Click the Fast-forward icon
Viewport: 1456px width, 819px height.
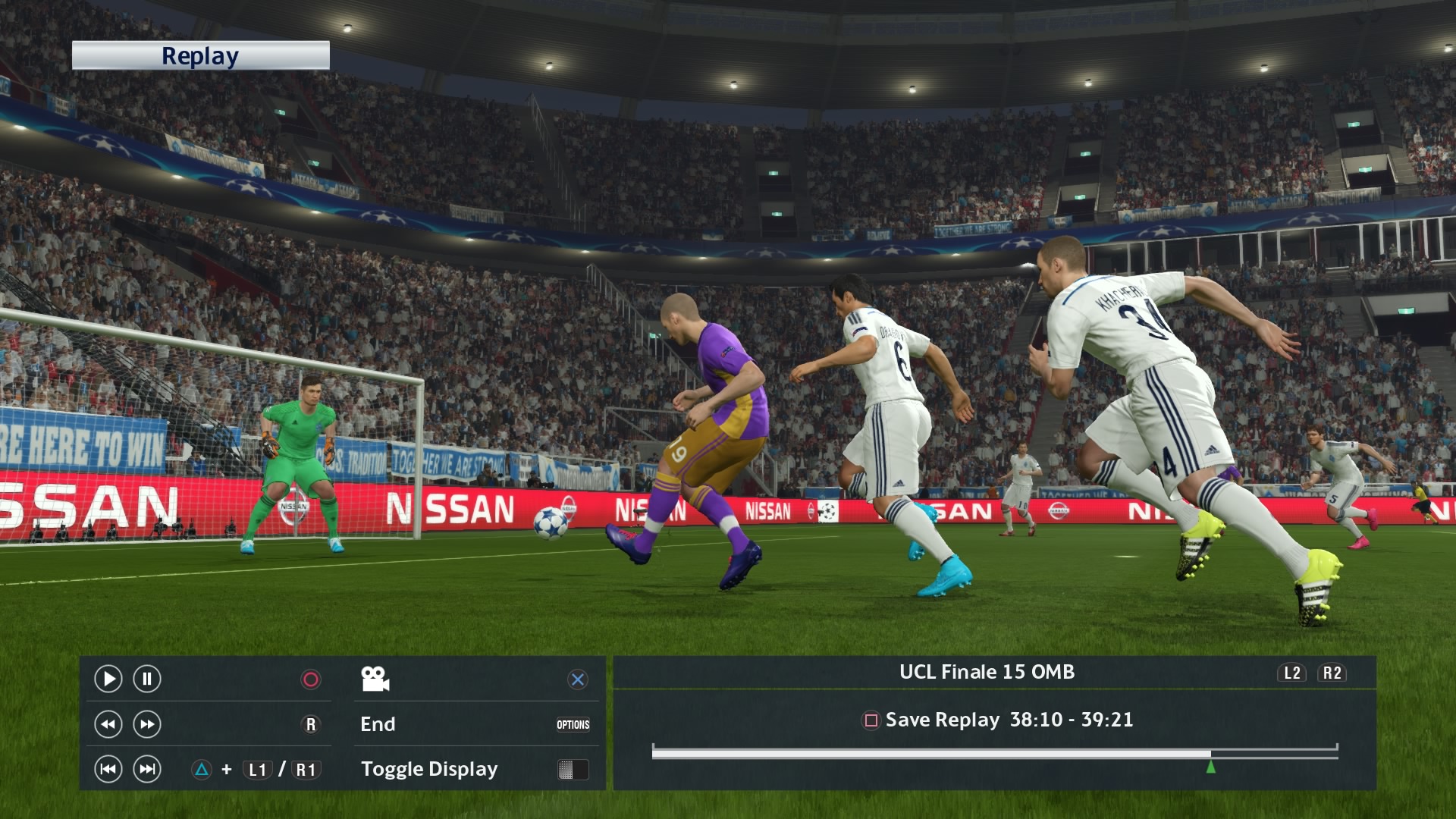146,725
